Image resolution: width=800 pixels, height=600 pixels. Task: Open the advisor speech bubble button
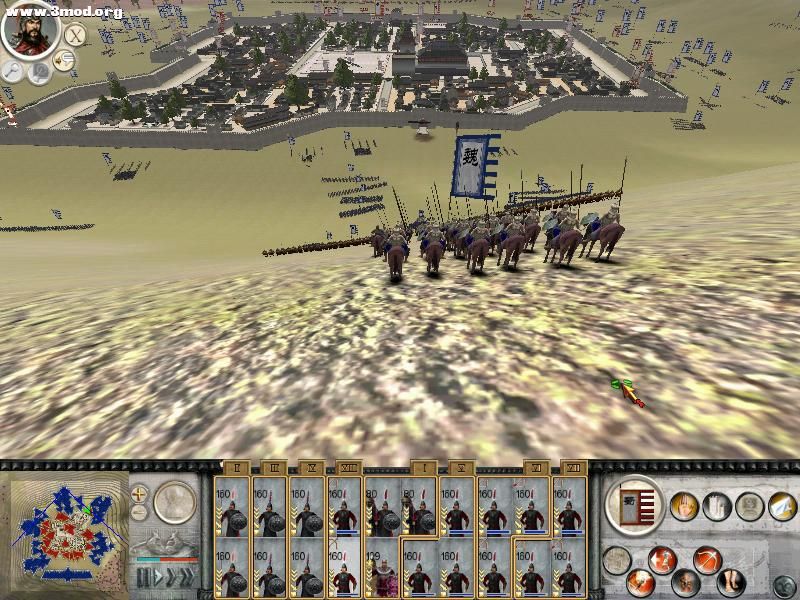[x=65, y=61]
